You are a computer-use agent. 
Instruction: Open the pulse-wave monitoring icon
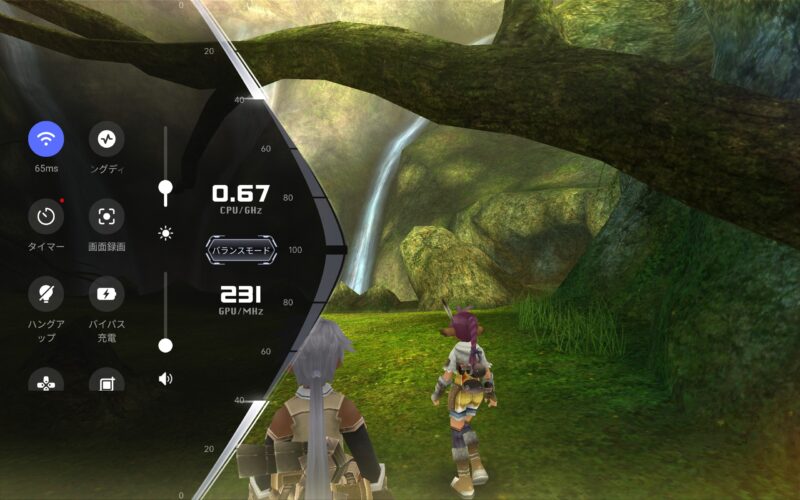pos(107,138)
